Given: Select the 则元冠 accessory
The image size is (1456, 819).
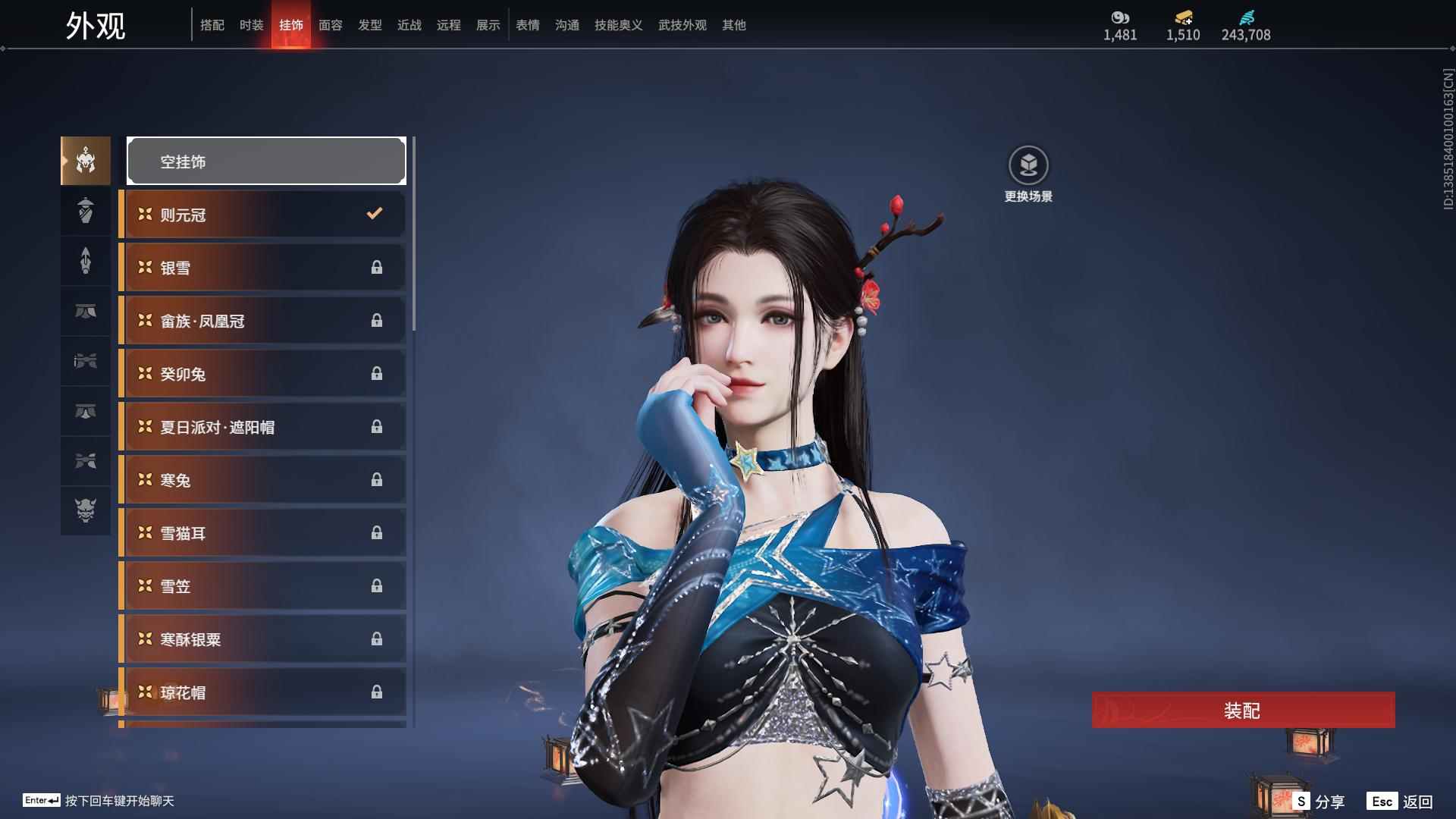Looking at the screenshot, I should (x=263, y=215).
